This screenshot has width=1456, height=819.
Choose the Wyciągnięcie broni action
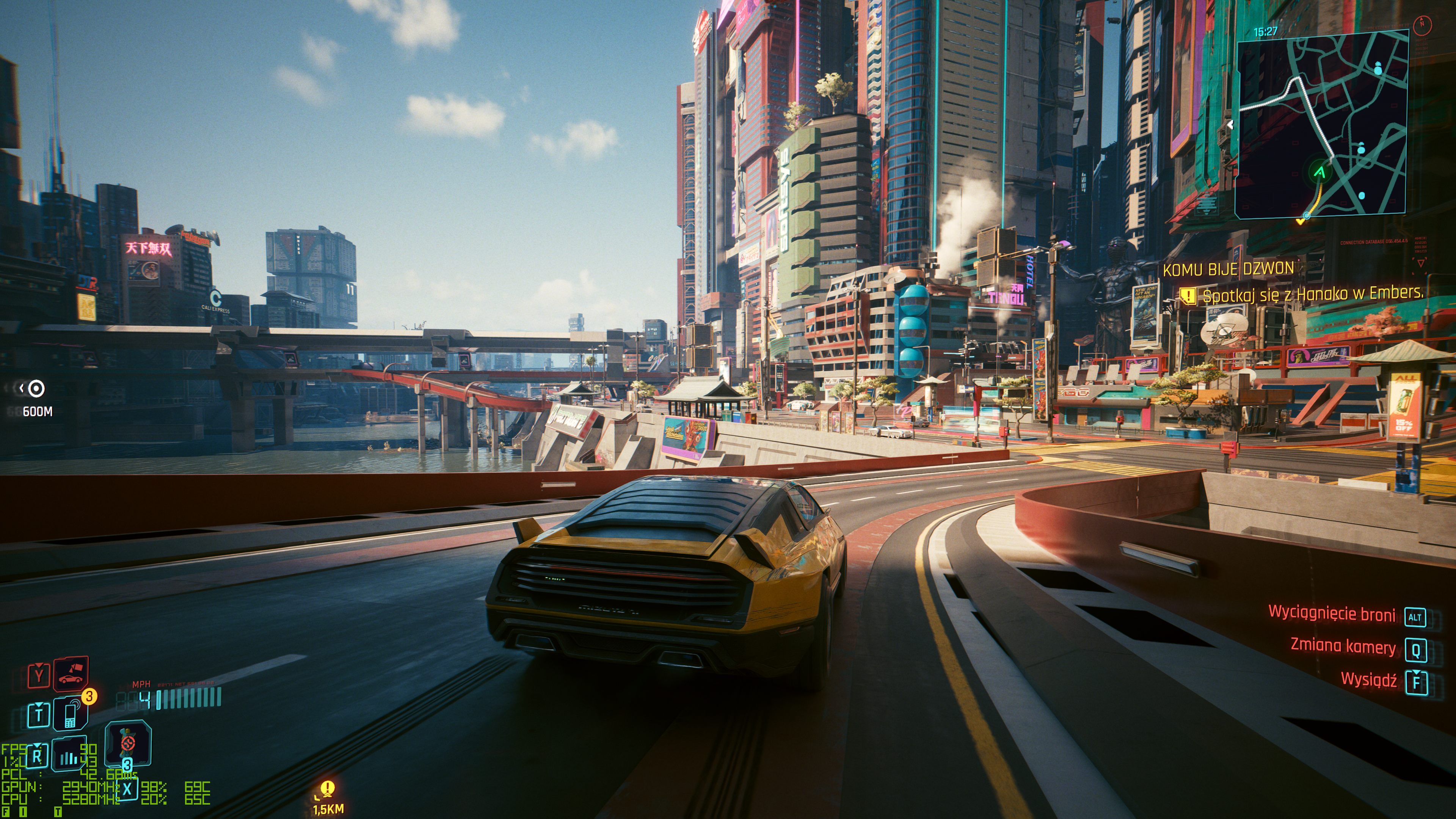point(1332,613)
